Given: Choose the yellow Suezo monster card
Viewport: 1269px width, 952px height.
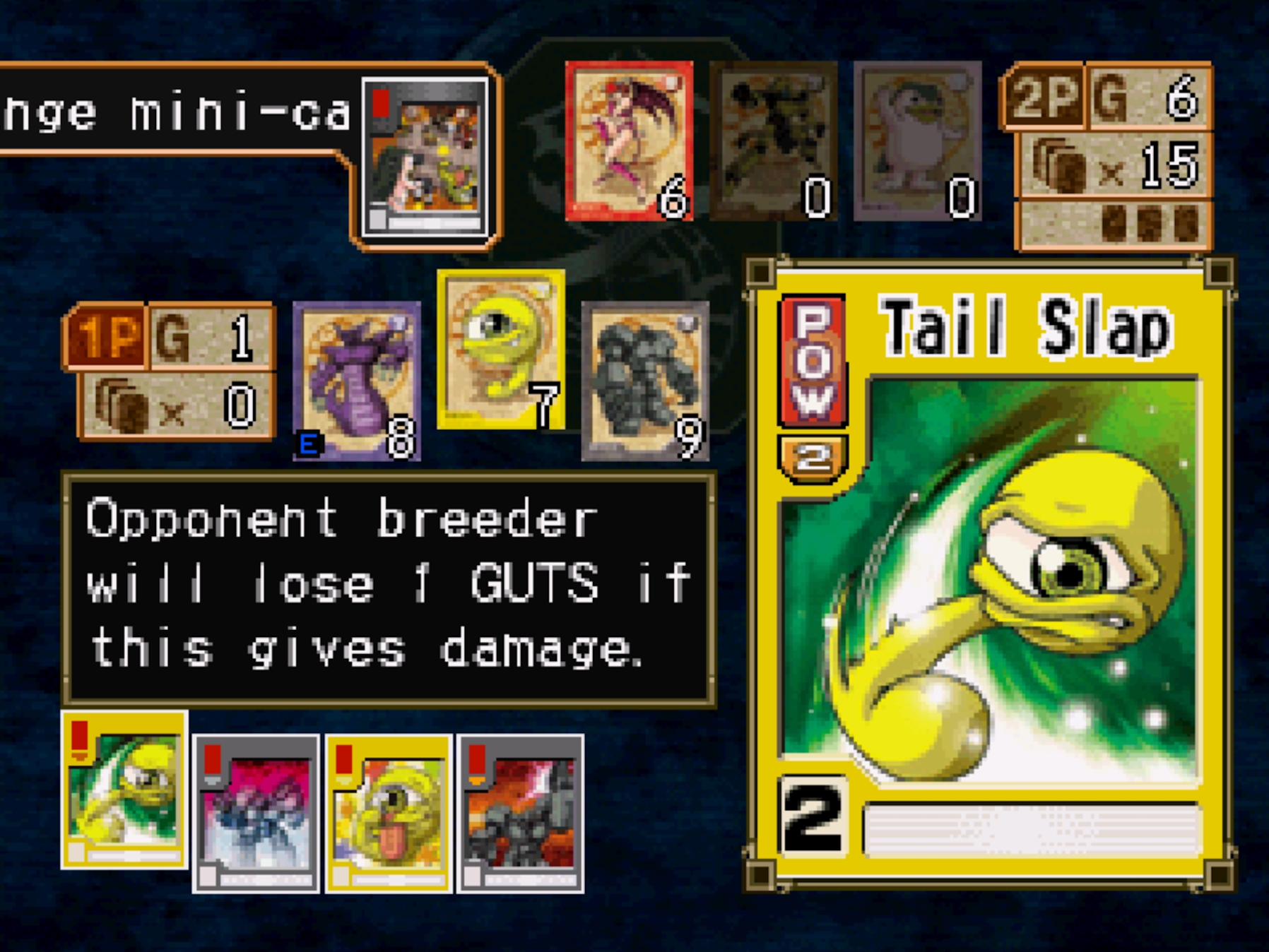Looking at the screenshot, I should (x=501, y=350).
